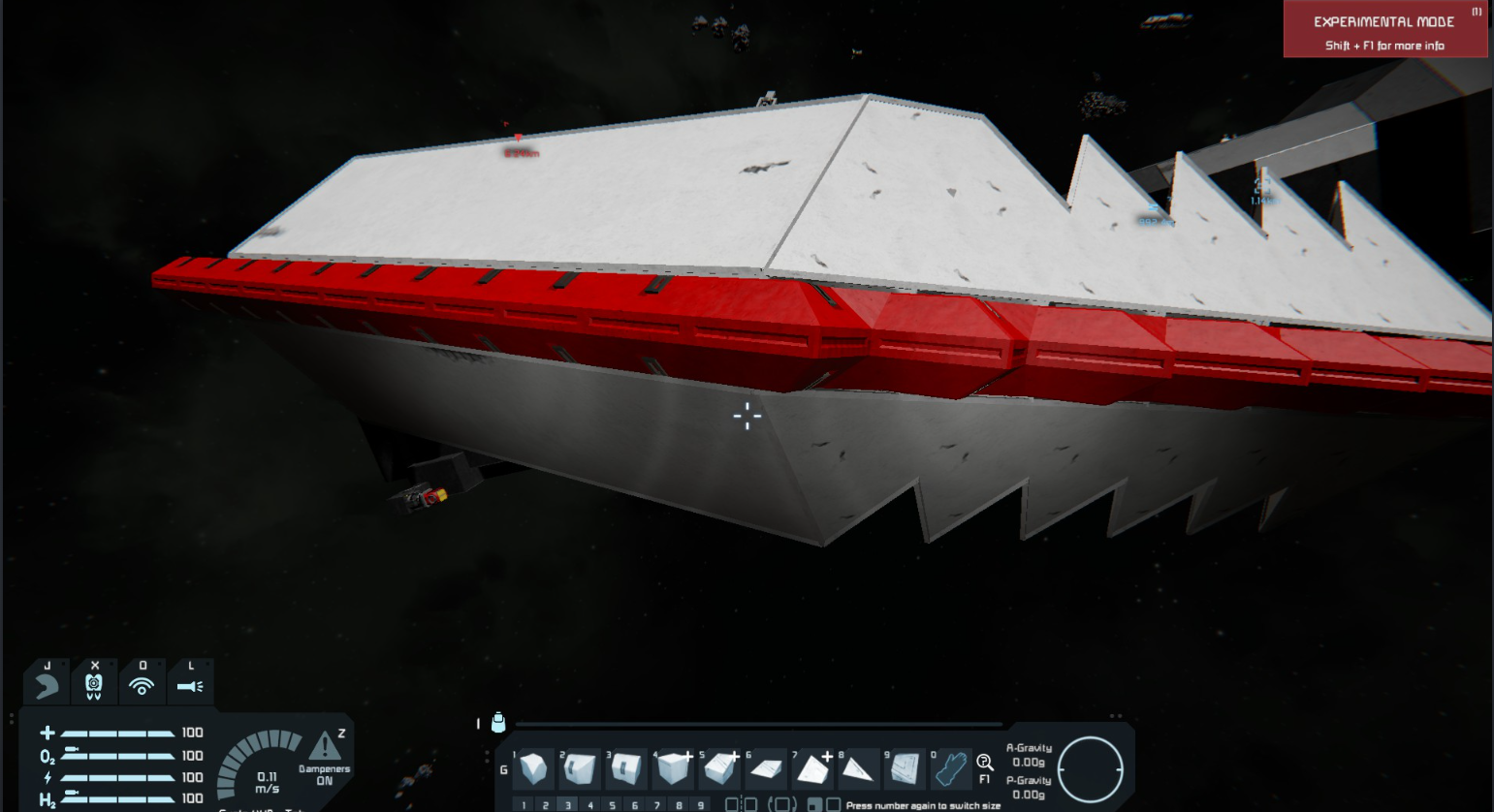The width and height of the screenshot is (1494, 812).
Task: Choose the thin triangle block in slot 8
Action: pyautogui.click(x=857, y=770)
